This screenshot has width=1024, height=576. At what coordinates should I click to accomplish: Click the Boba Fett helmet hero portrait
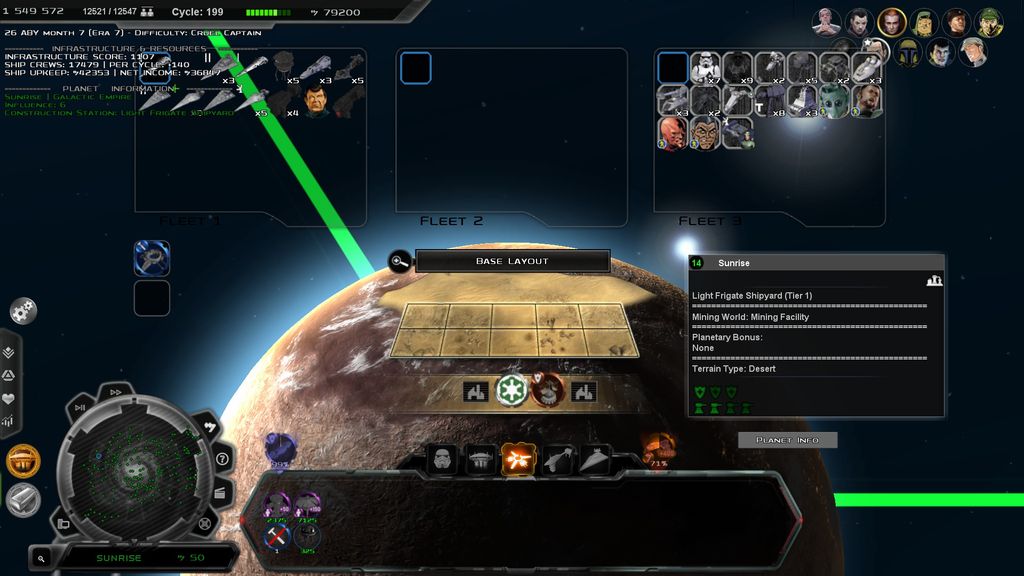pos(908,52)
